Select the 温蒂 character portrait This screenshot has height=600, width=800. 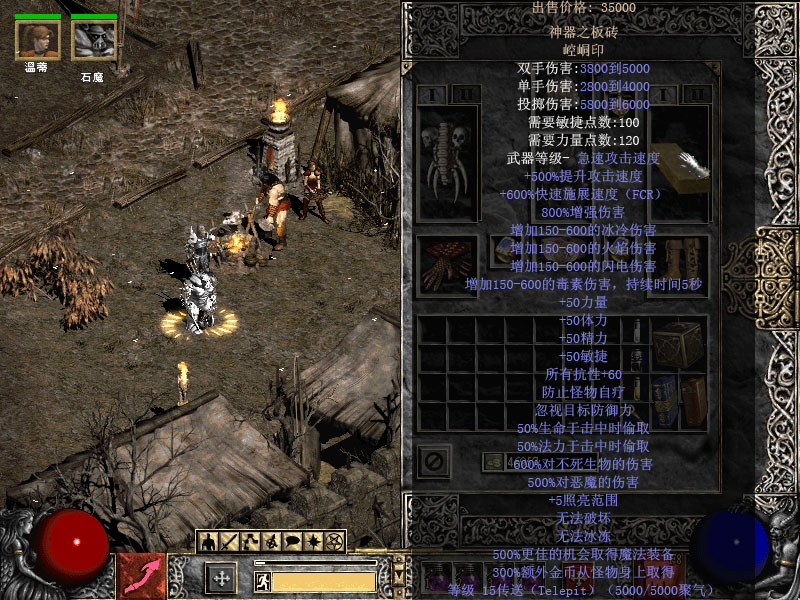(38, 40)
